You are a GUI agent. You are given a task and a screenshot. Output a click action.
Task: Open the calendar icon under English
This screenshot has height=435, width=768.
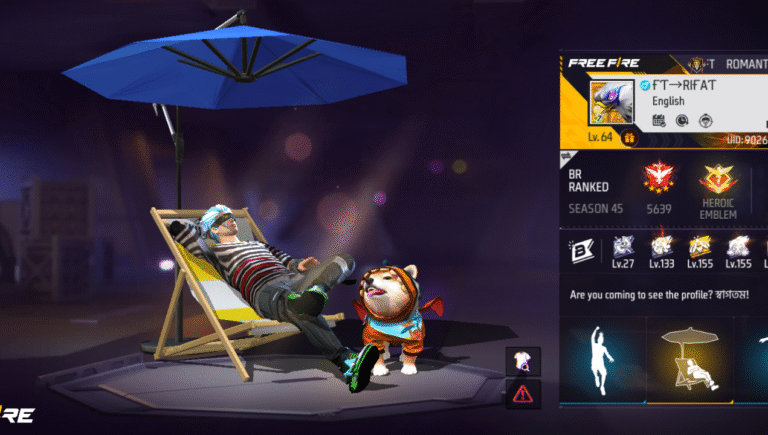tap(658, 121)
